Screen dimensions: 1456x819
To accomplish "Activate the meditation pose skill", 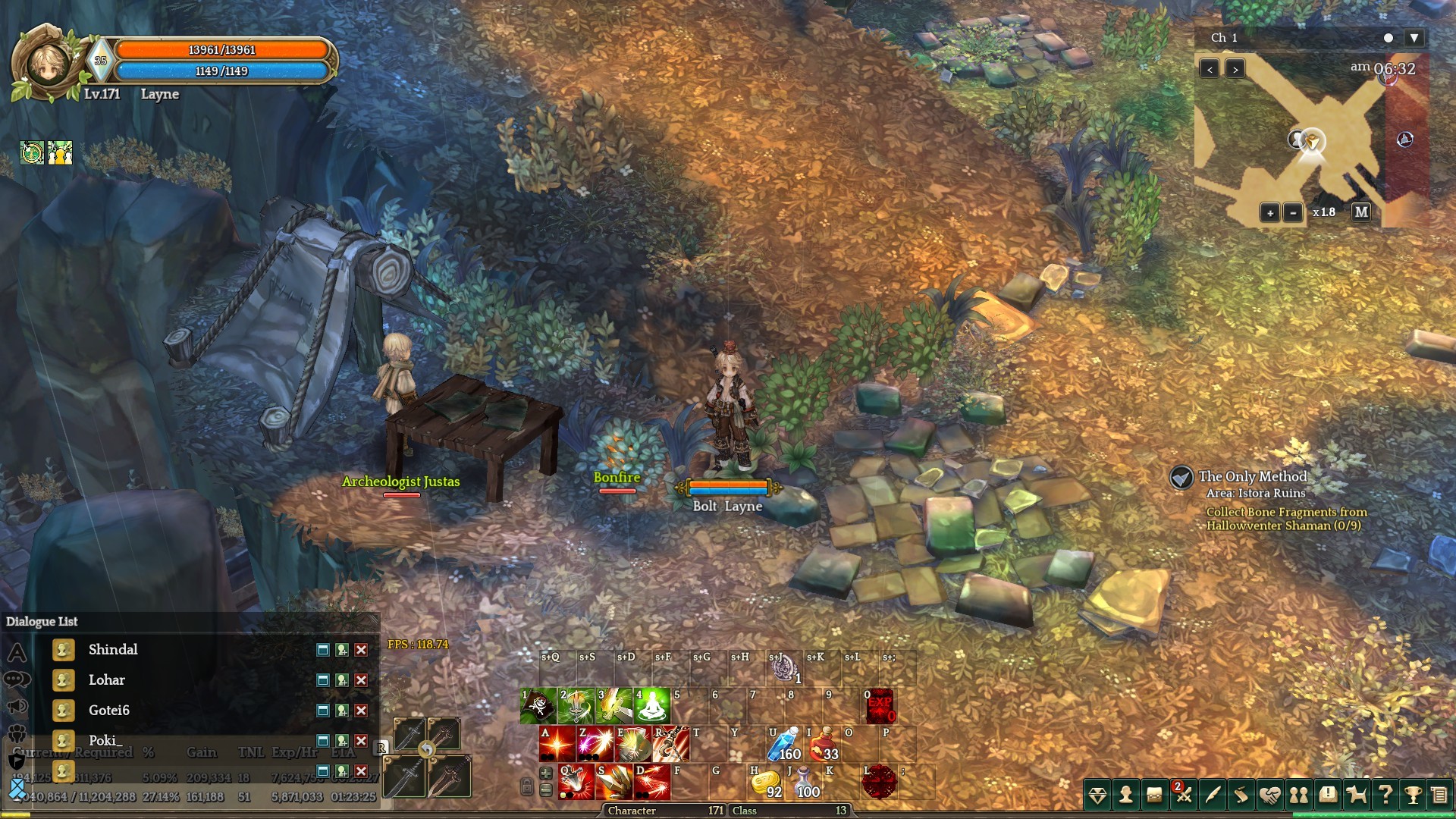I will click(x=652, y=706).
